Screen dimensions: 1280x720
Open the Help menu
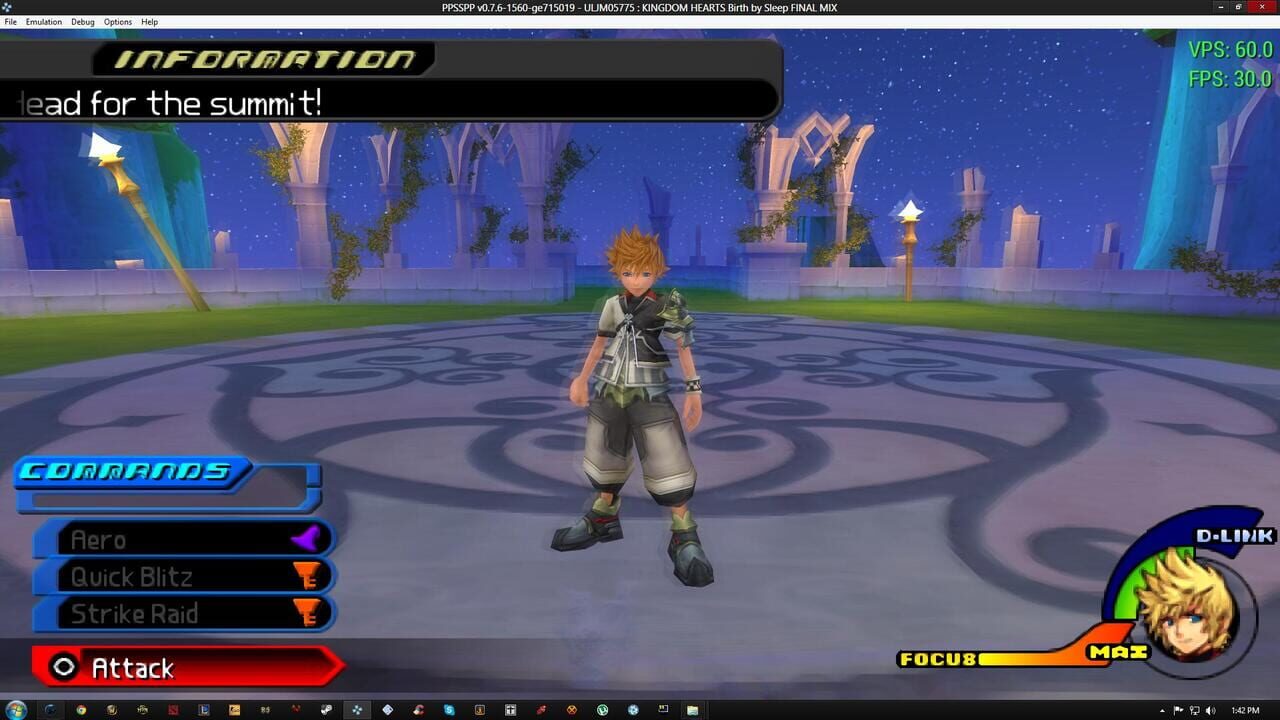(x=149, y=22)
